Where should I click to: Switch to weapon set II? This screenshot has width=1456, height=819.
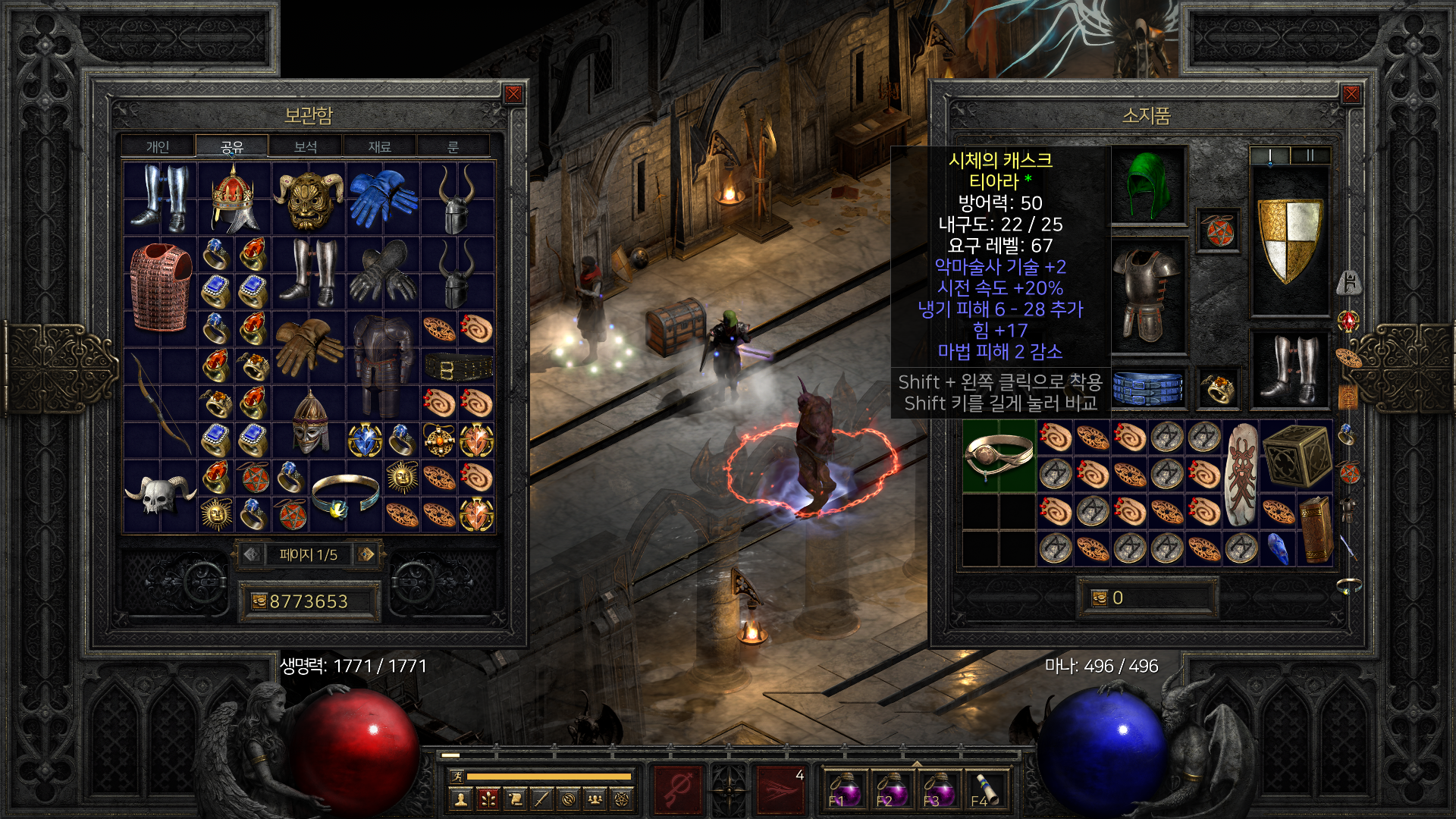pyautogui.click(x=1310, y=155)
